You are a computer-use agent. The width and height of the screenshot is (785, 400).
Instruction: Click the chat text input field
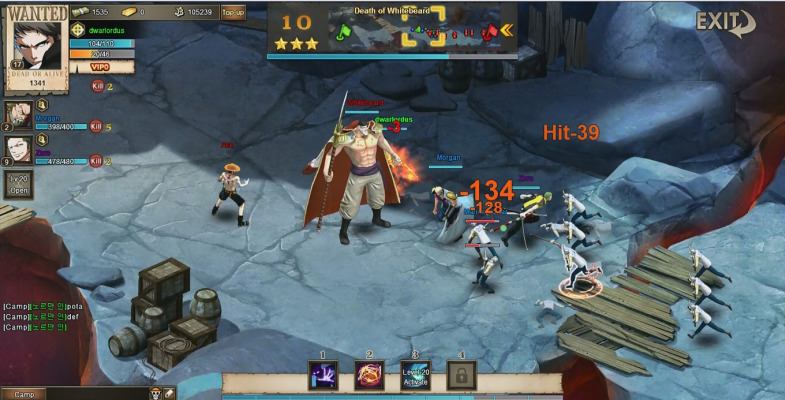[95, 394]
